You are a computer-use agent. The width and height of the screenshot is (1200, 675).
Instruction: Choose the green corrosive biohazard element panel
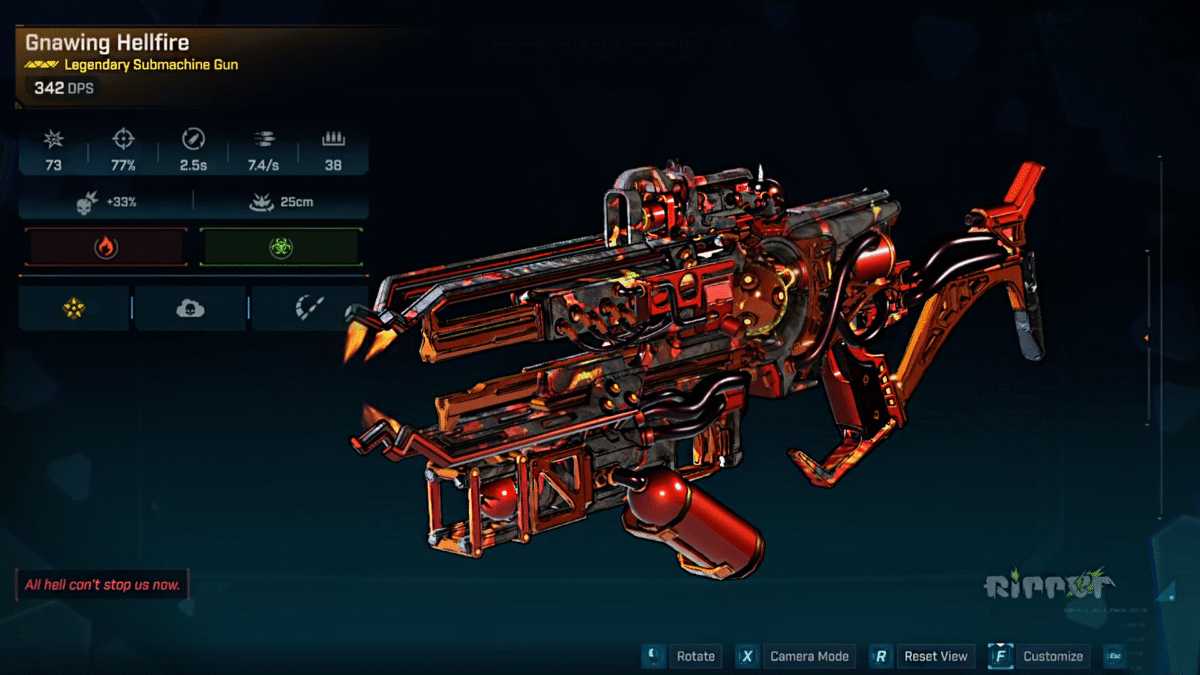coord(280,248)
